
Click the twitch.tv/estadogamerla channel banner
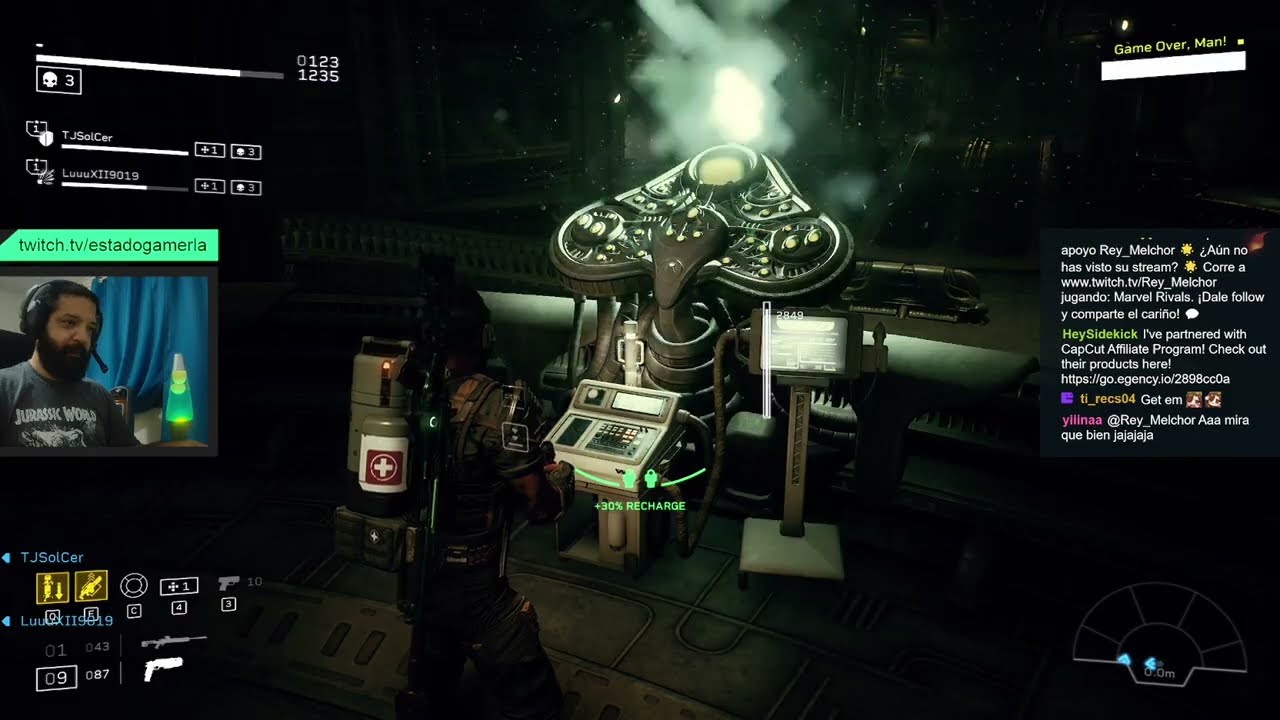point(112,245)
